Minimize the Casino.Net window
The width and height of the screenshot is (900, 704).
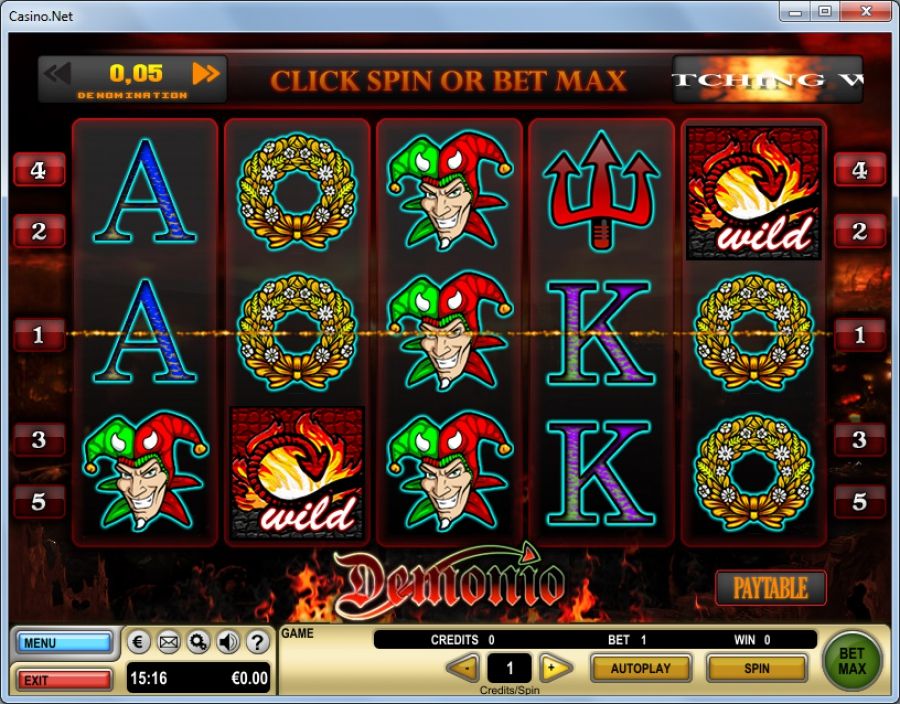coord(797,12)
